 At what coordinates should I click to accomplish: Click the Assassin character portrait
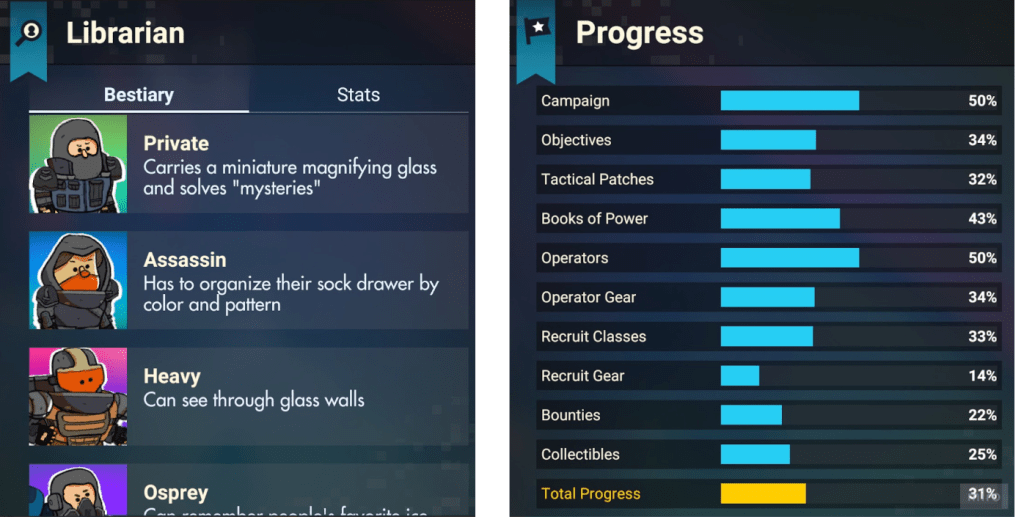[78, 281]
